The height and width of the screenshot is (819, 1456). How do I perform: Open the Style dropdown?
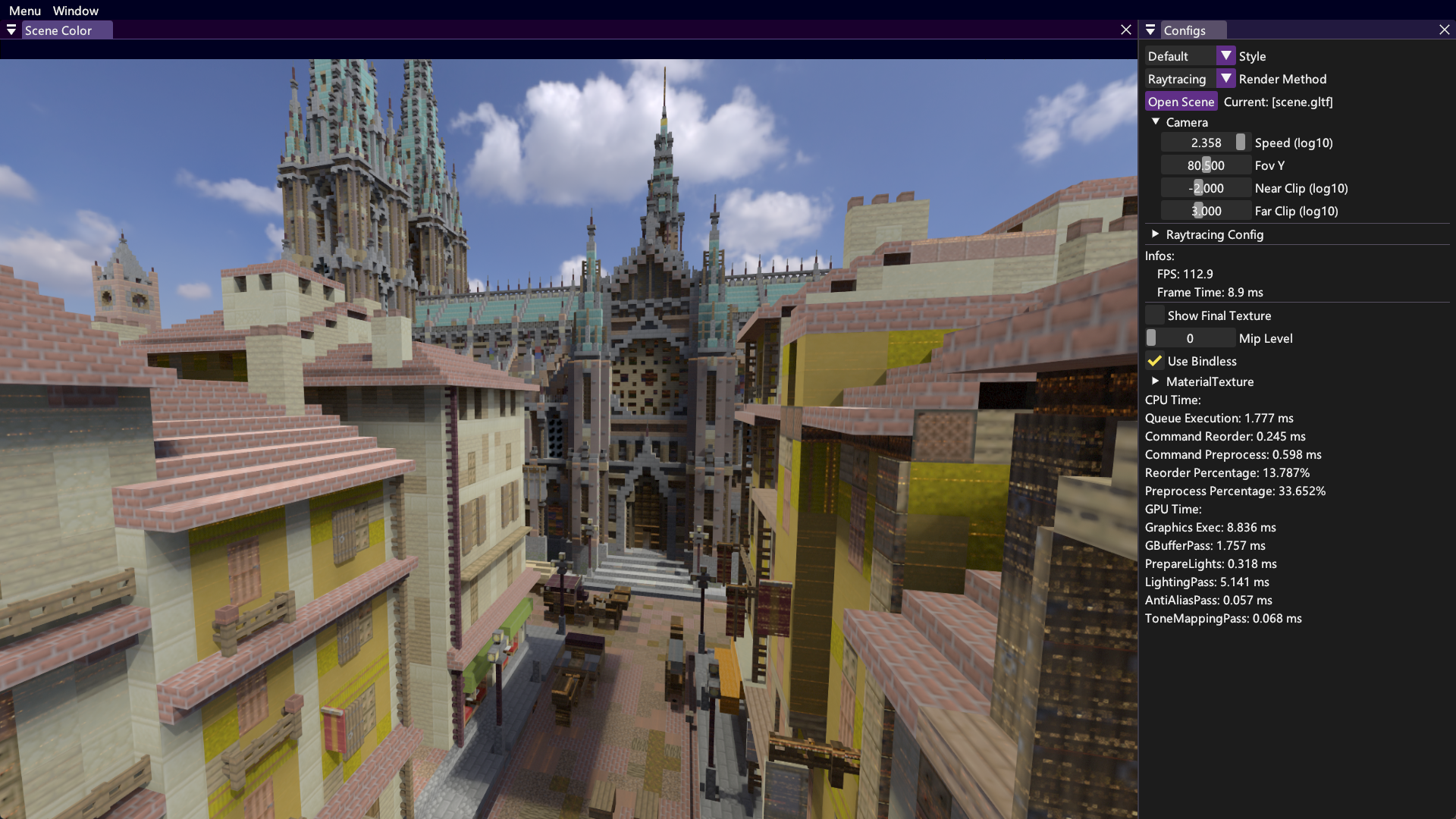pos(1225,56)
